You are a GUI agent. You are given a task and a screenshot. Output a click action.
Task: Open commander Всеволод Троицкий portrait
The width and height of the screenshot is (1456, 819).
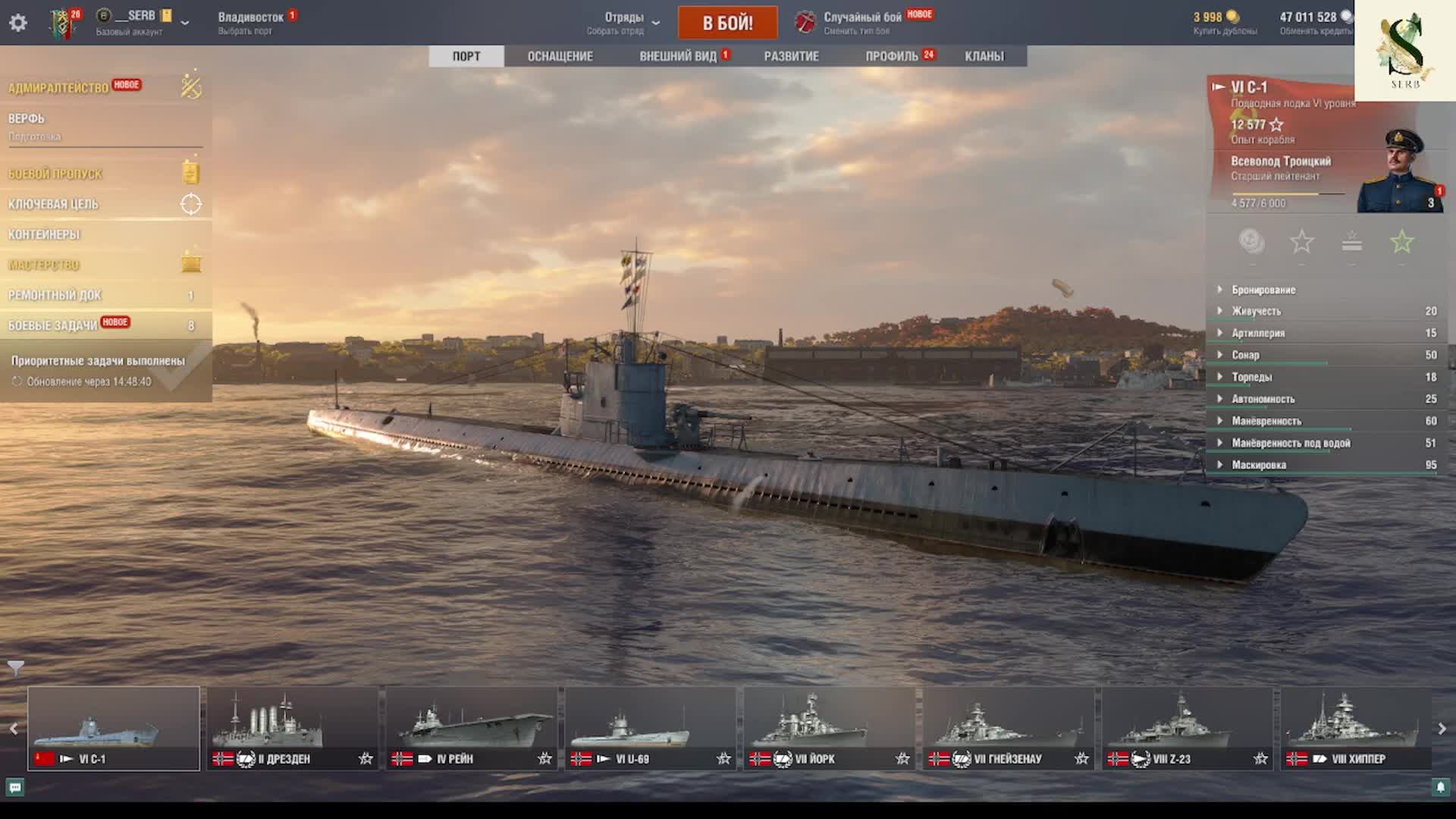click(x=1400, y=173)
